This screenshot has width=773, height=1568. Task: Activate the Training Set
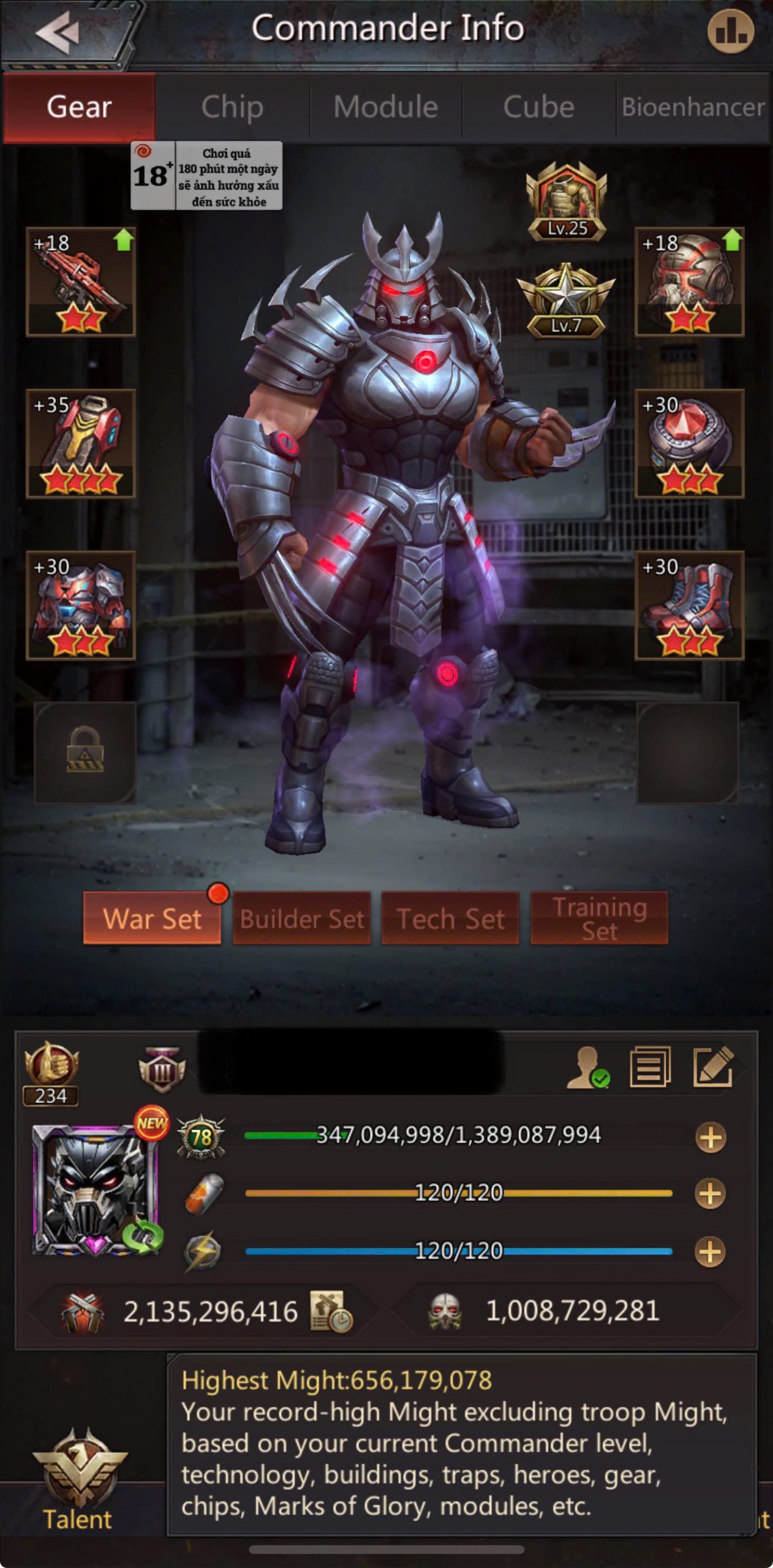599,918
